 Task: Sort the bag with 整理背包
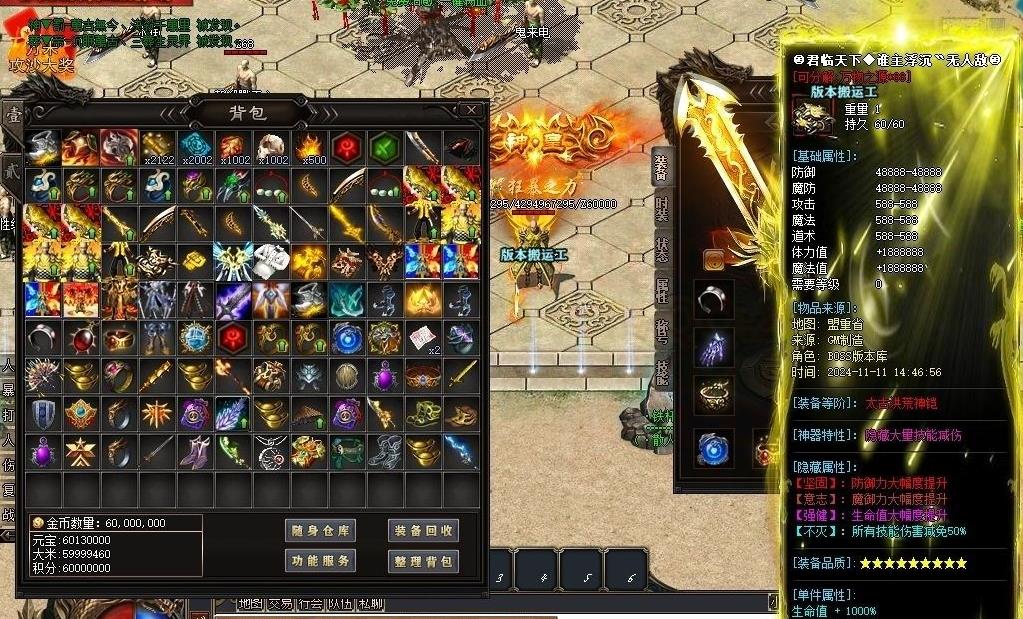(423, 561)
